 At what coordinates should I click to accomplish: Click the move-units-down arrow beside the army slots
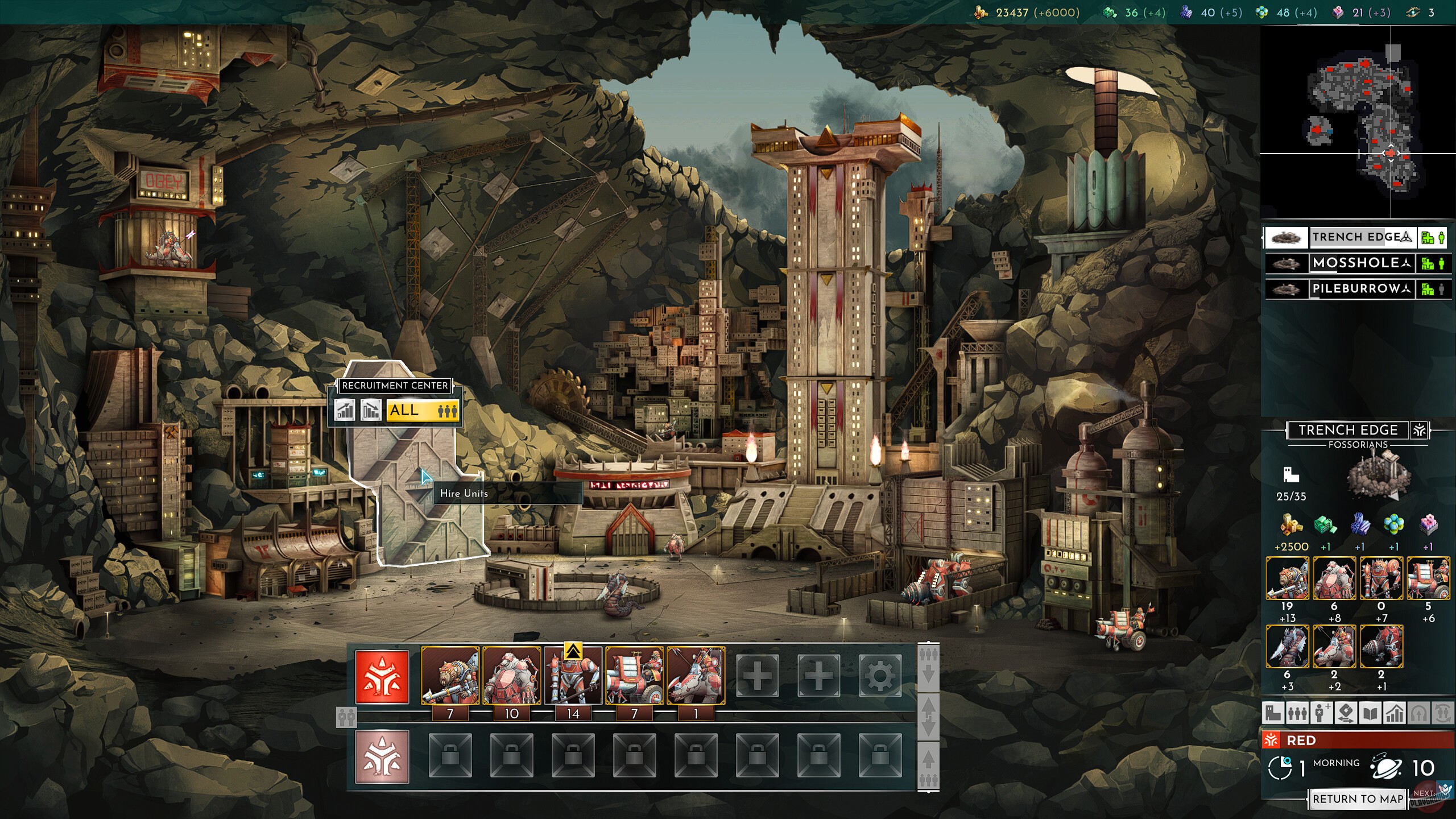(x=929, y=671)
